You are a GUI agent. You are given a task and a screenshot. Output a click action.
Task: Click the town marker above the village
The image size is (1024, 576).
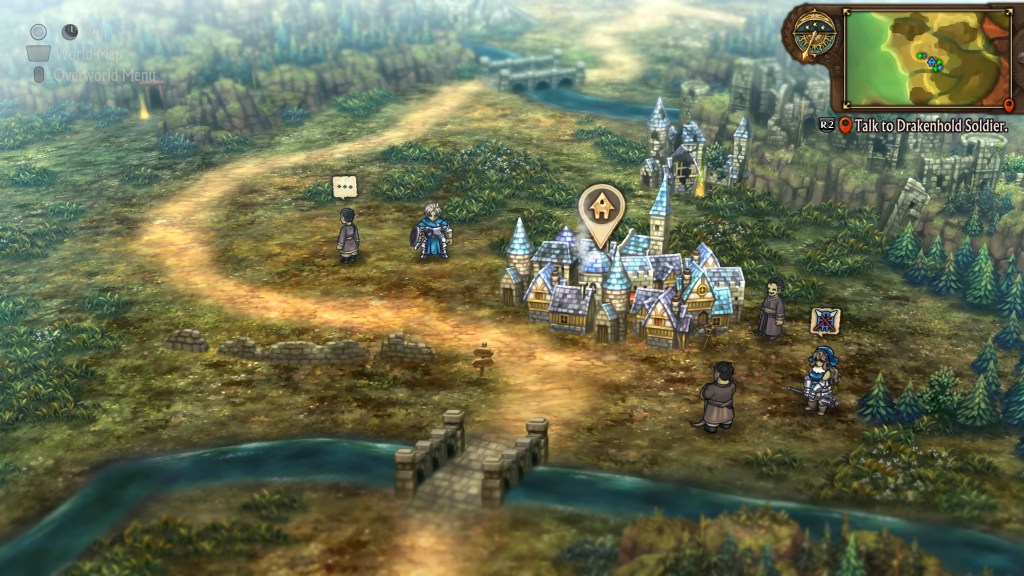[x=601, y=209]
